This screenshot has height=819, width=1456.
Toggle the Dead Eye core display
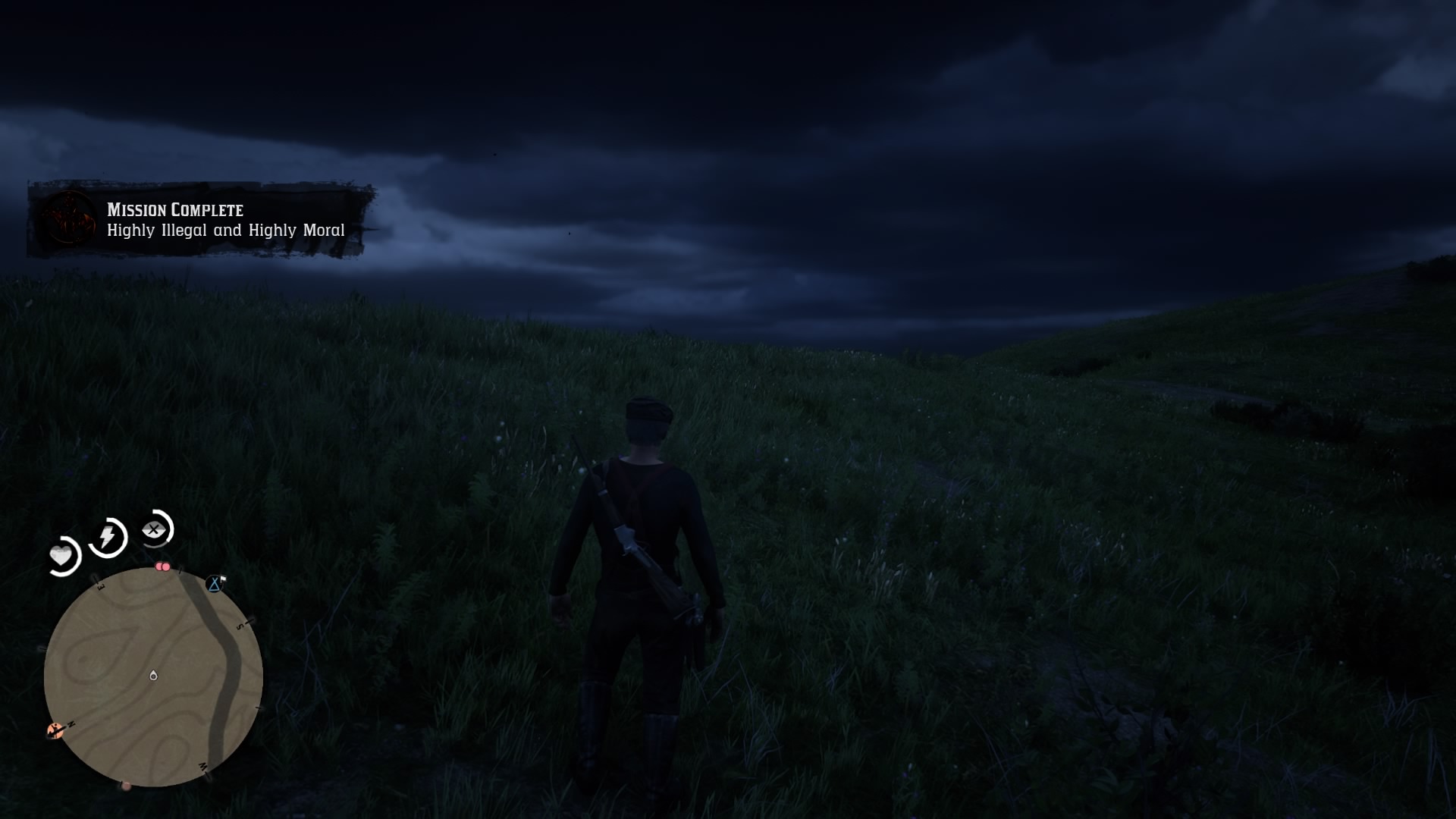(154, 529)
